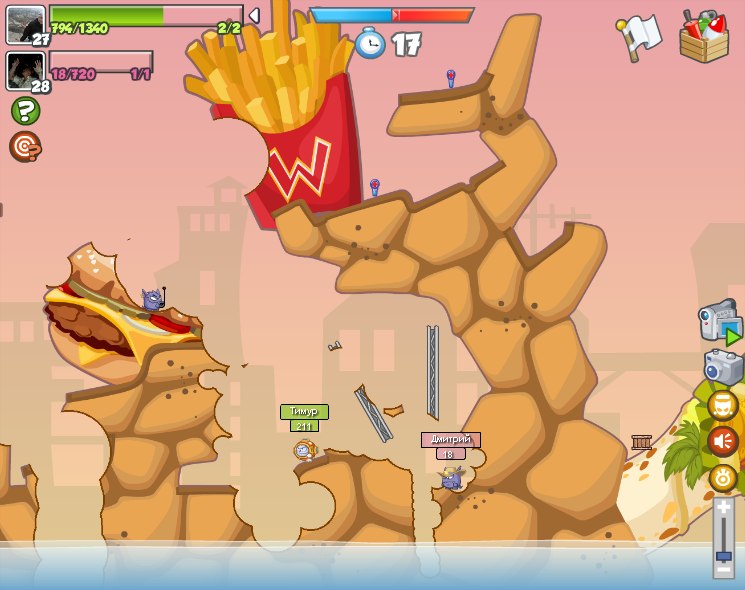This screenshot has width=745, height=590.
Task: Zoom out with the minus button
Action: (724, 569)
